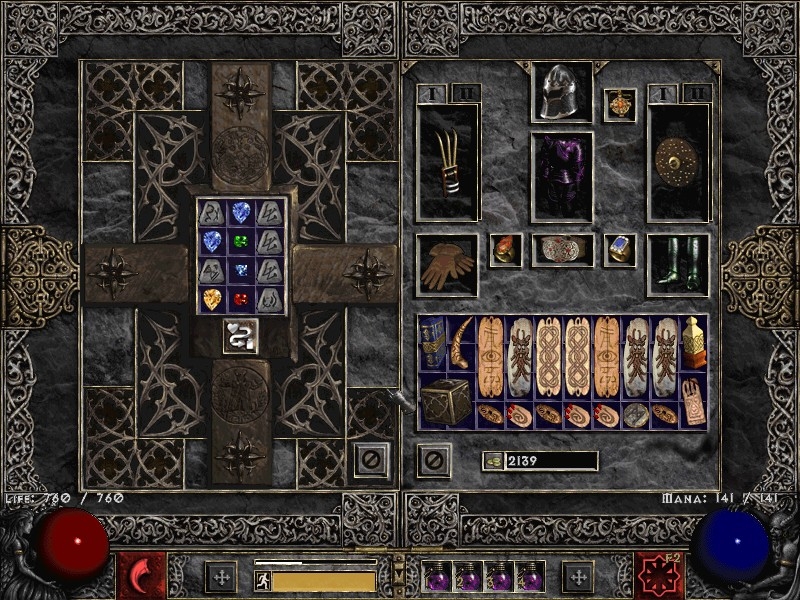Close the inventory panel

click(433, 460)
